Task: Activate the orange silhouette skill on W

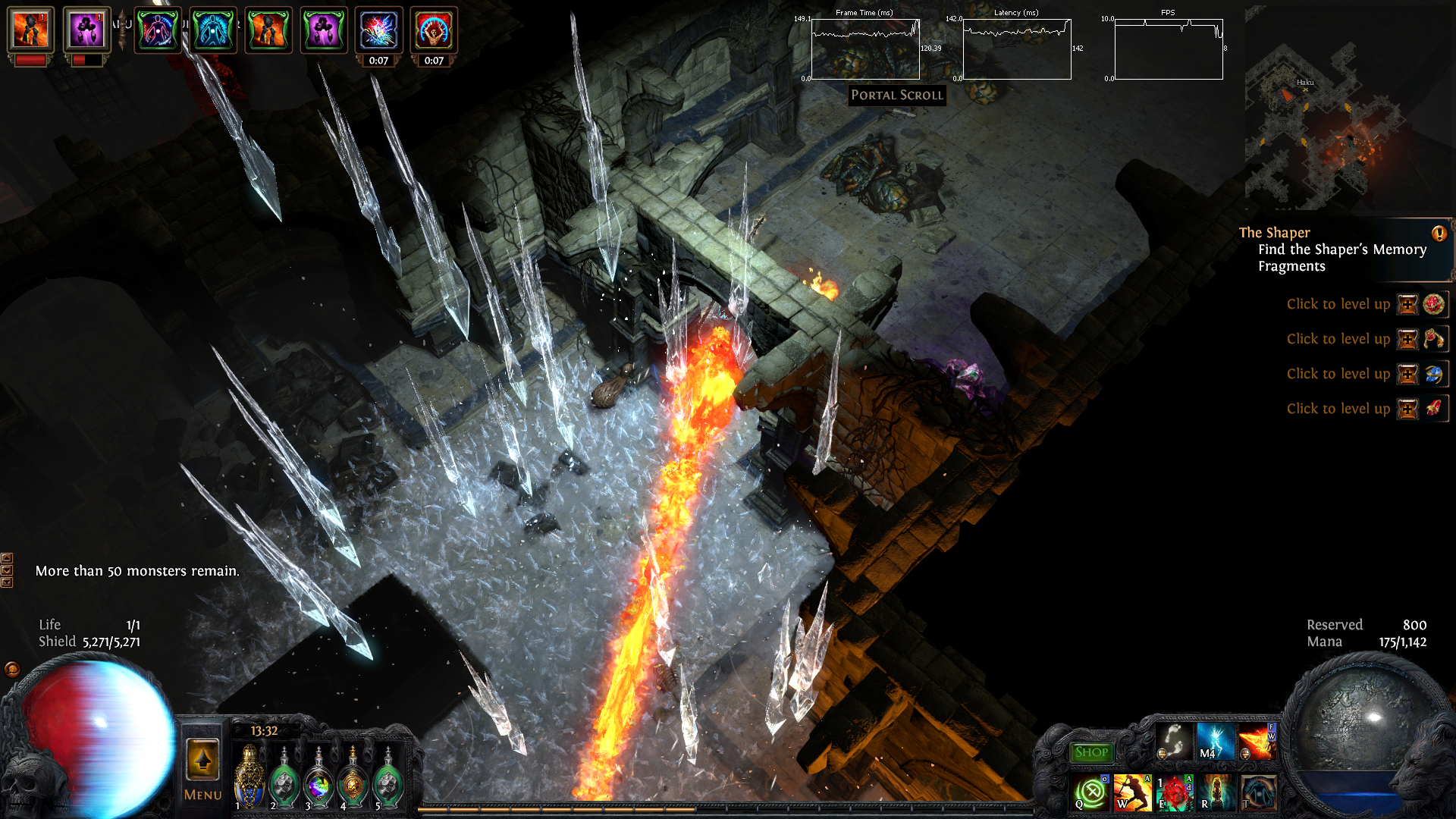Action: 1132,793
